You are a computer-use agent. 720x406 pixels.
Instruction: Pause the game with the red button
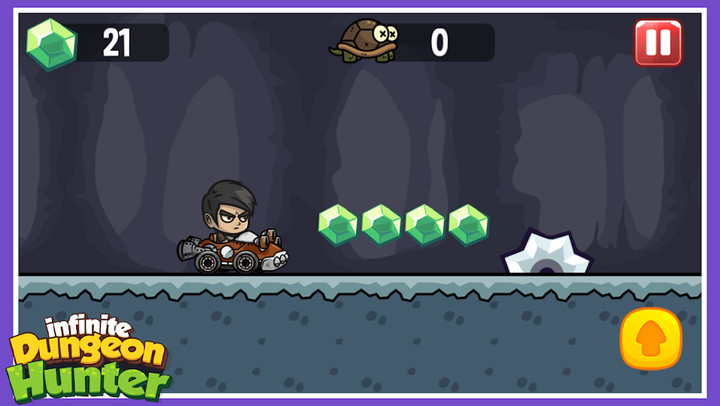click(x=658, y=43)
